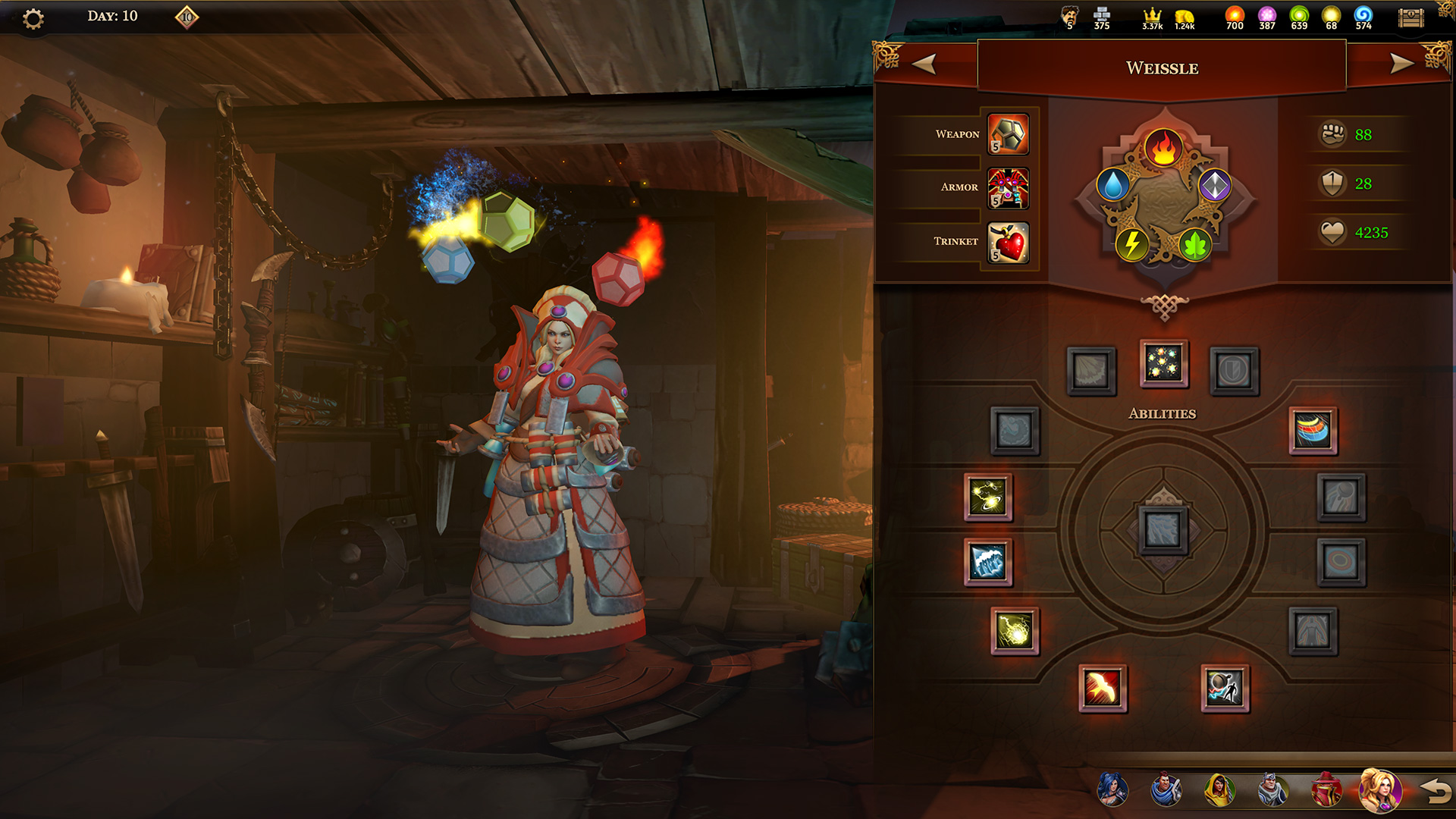Switch to the yellow-hooded hero portrait

pyautogui.click(x=1219, y=789)
